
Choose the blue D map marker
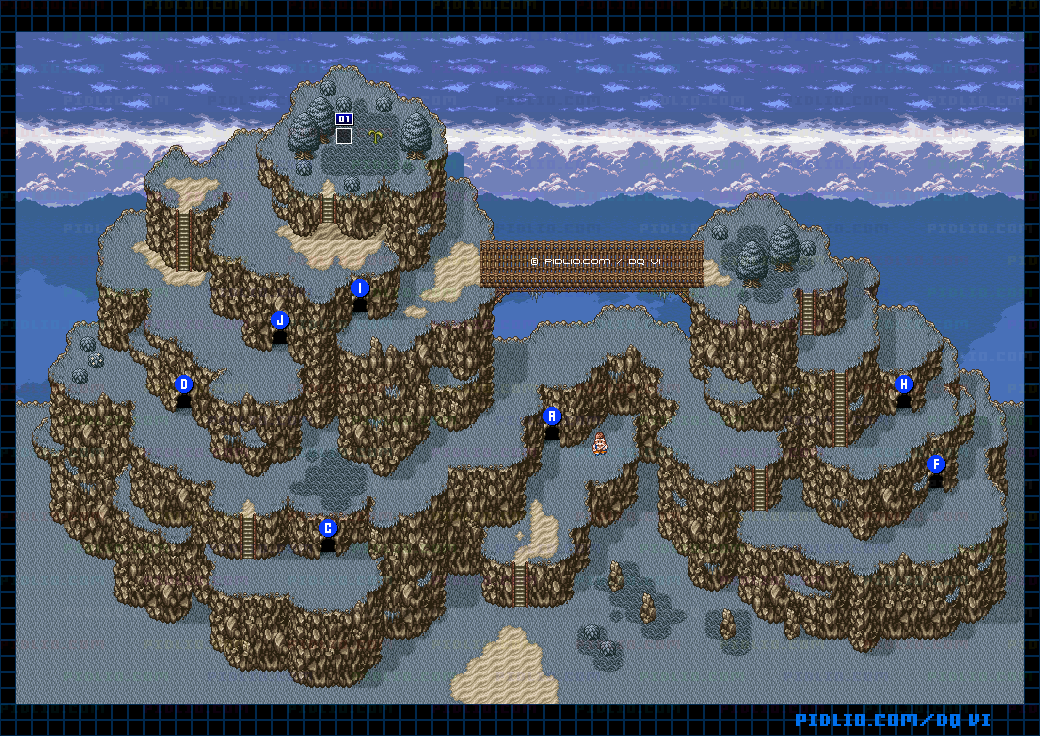[x=183, y=384]
